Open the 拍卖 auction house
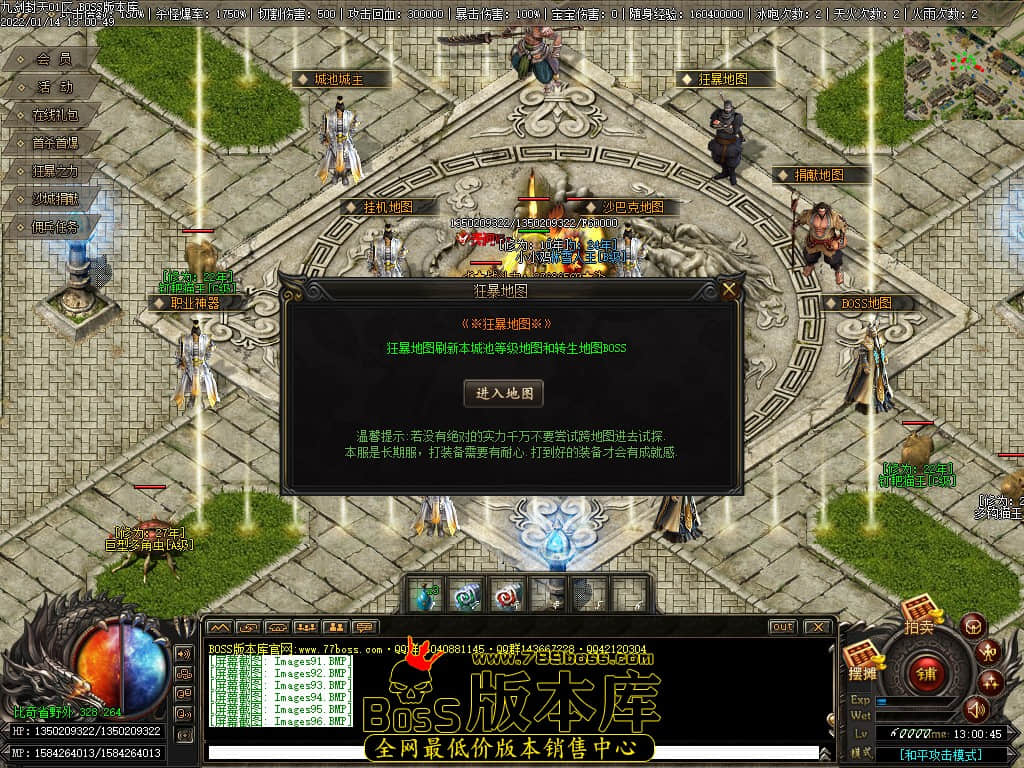 tap(919, 613)
